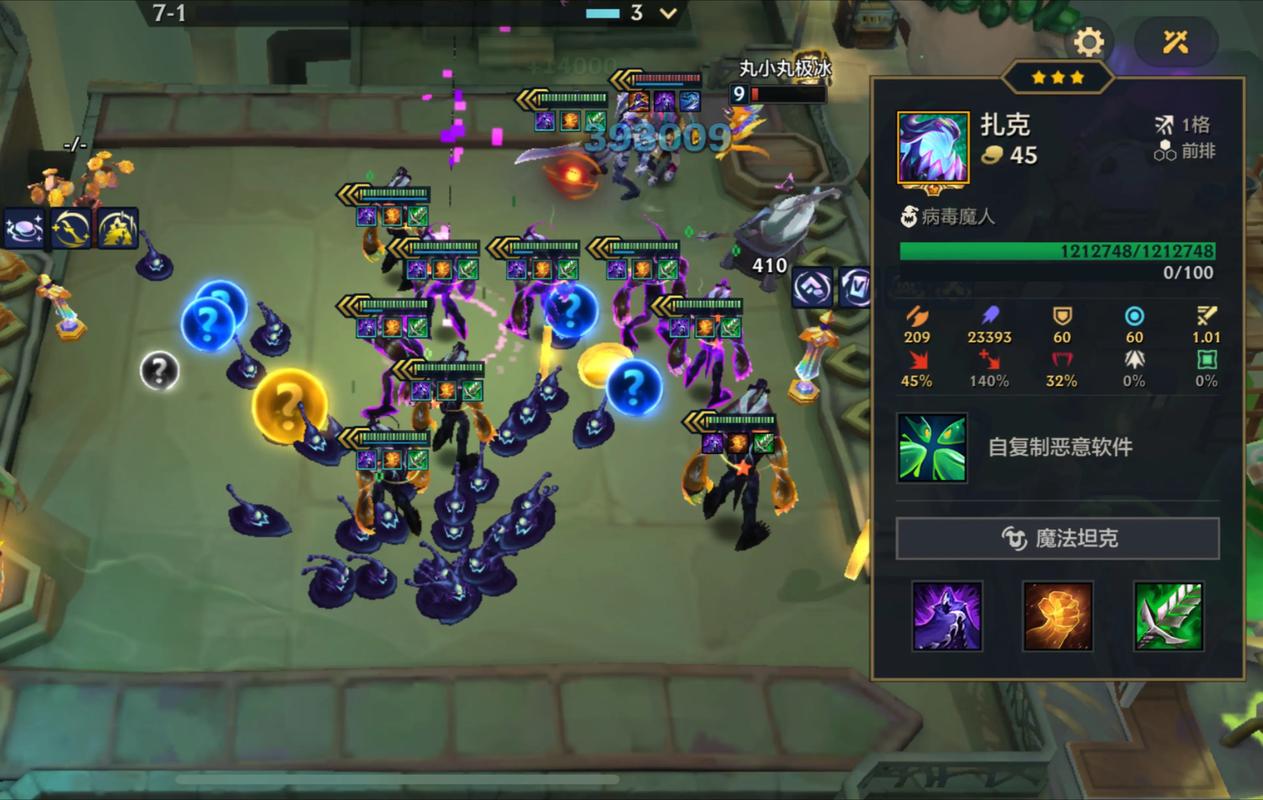Viewport: 1263px width, 800px height.
Task: Open the gear settings menu
Action: (1088, 42)
